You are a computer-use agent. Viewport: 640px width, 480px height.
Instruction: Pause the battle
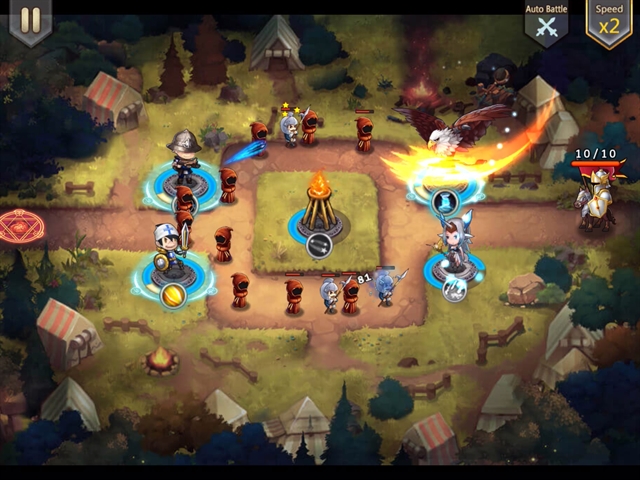(x=30, y=21)
